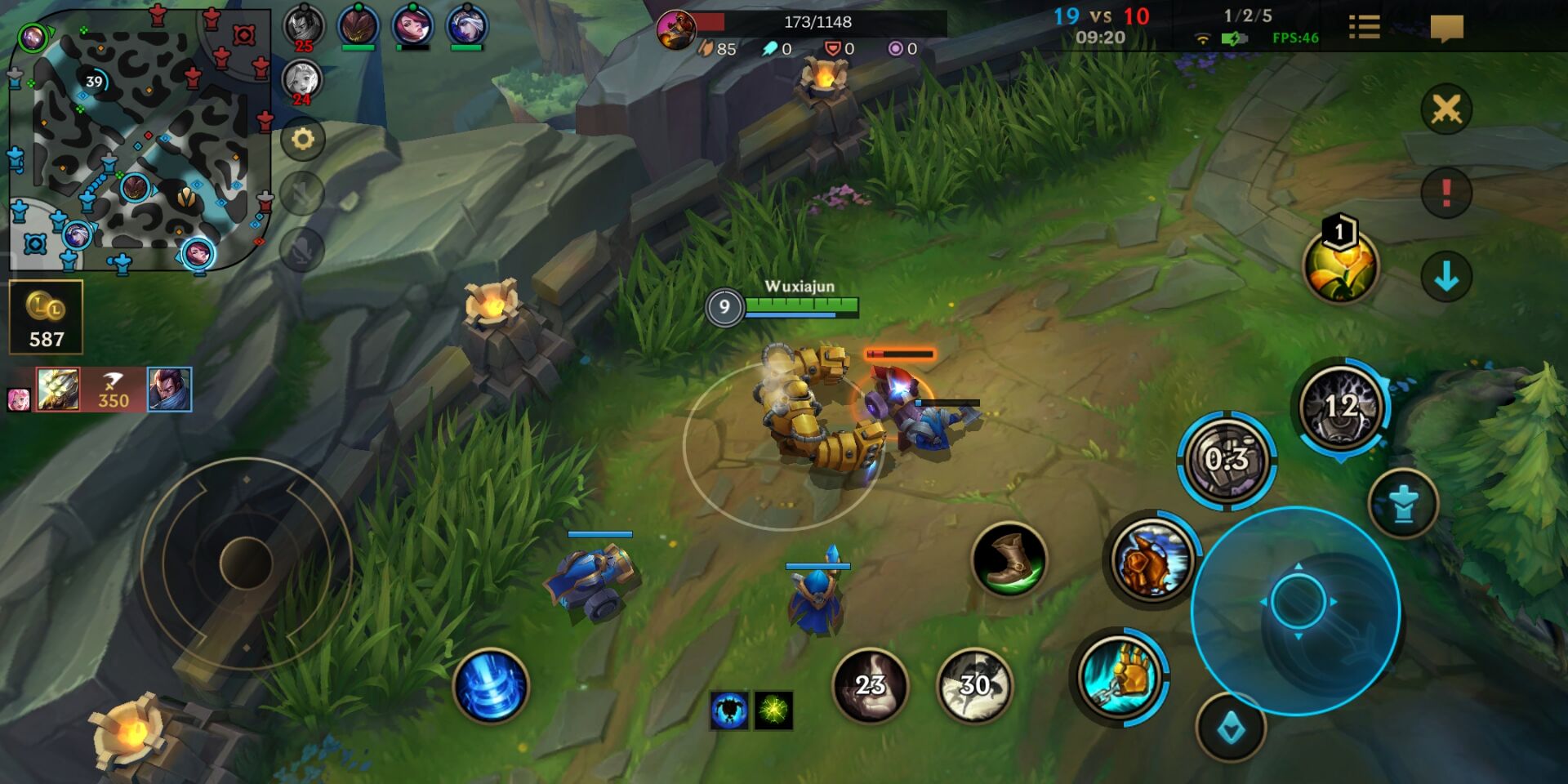Open the shop via 587 gold button
Viewport: 1568px width, 784px height.
[x=46, y=318]
